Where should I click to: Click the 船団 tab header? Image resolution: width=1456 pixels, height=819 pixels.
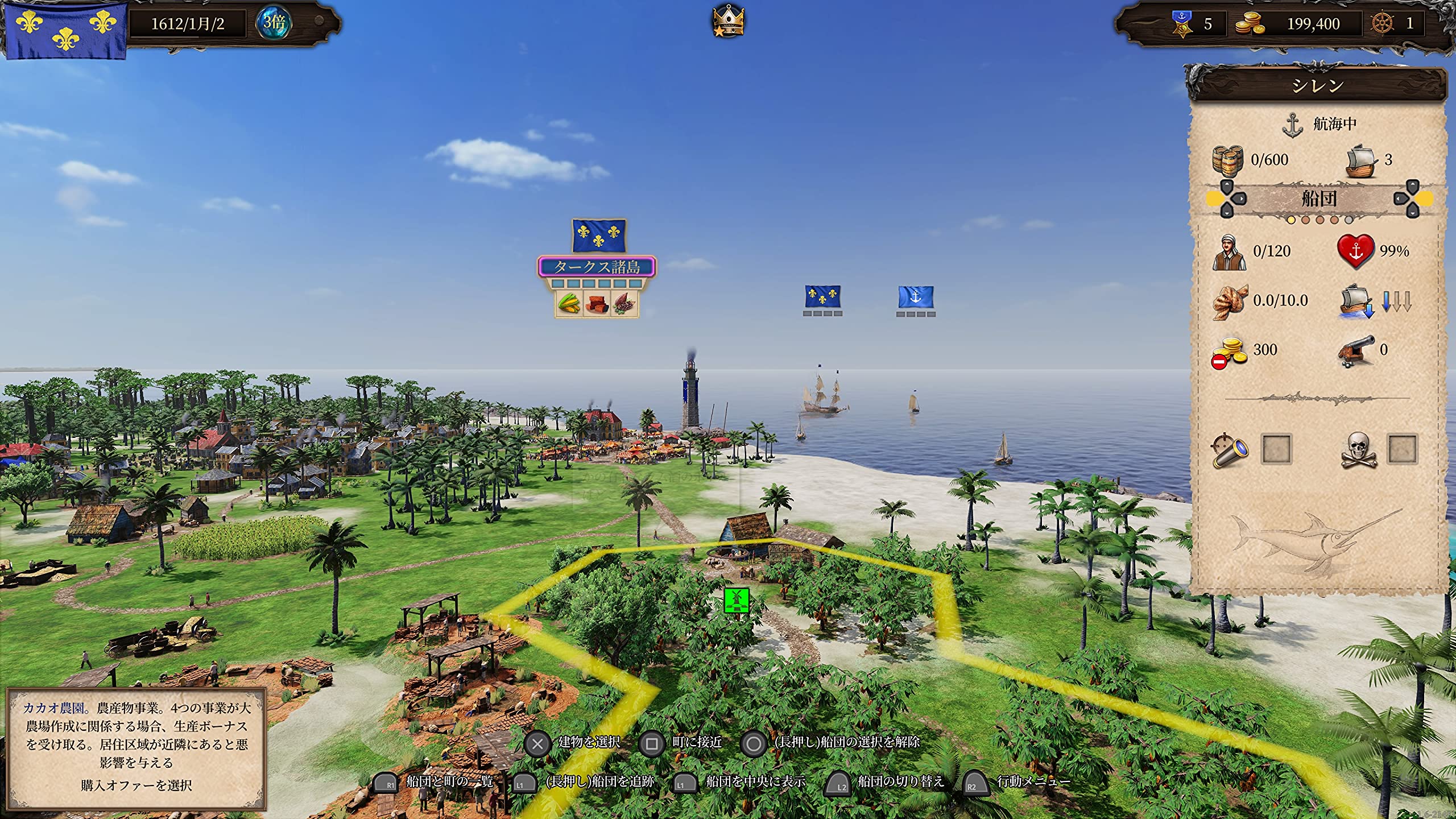[1319, 199]
